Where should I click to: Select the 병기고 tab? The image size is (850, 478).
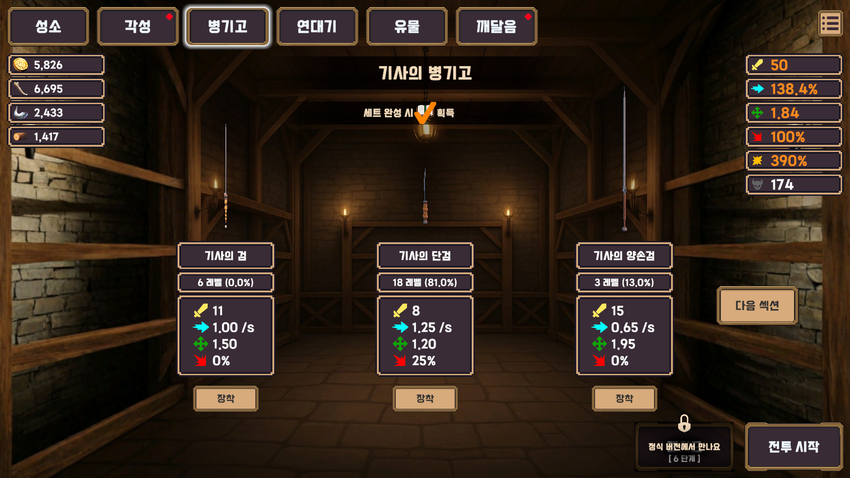[227, 27]
